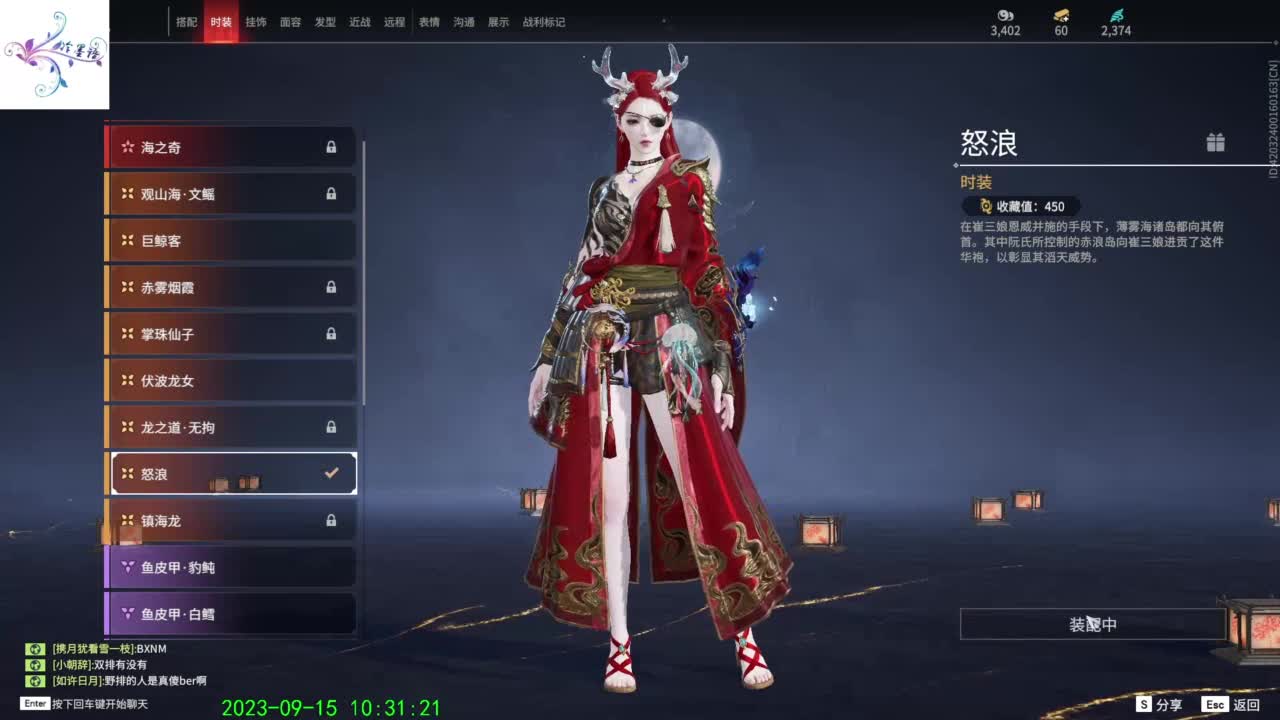Toggle the locked 赤雾烟霞 costume entry

pyautogui.click(x=230, y=287)
